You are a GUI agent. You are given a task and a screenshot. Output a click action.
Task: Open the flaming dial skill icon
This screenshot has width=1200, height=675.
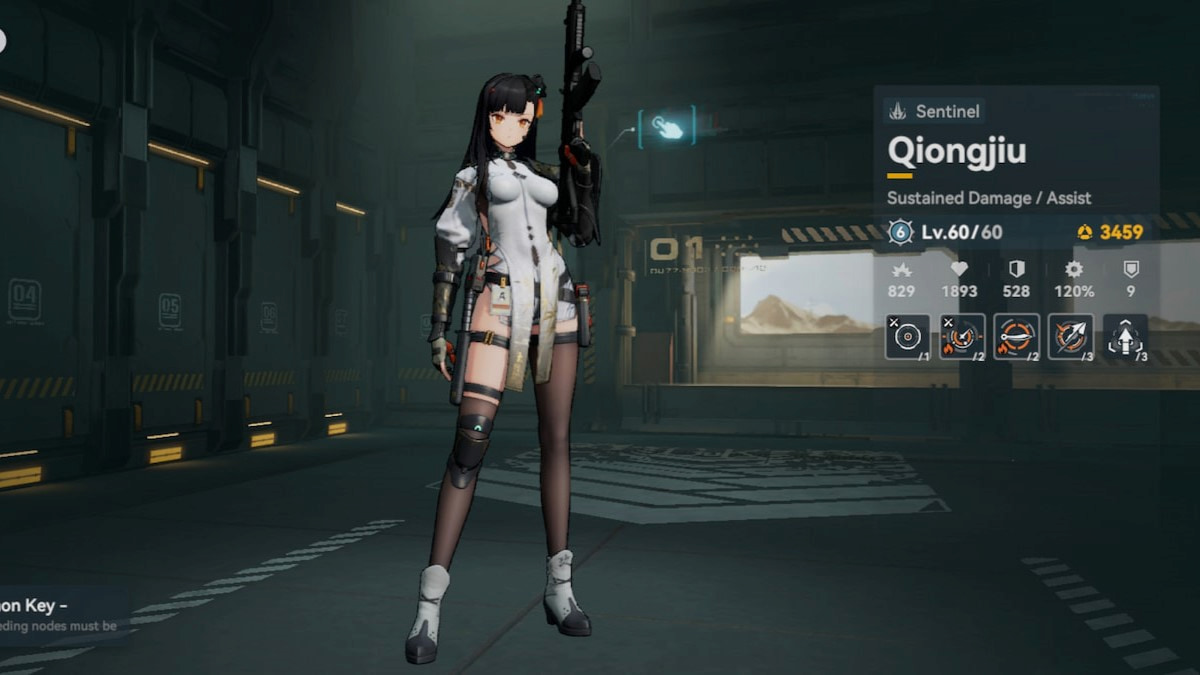click(x=961, y=337)
